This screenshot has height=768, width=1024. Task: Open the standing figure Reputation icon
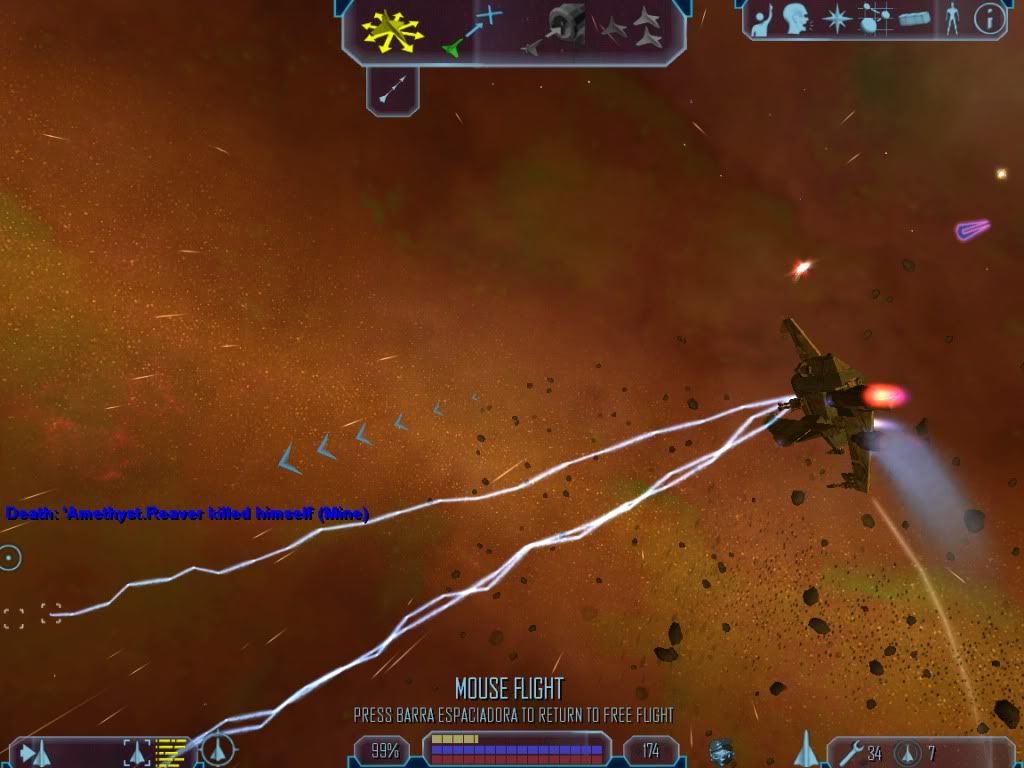tap(952, 19)
